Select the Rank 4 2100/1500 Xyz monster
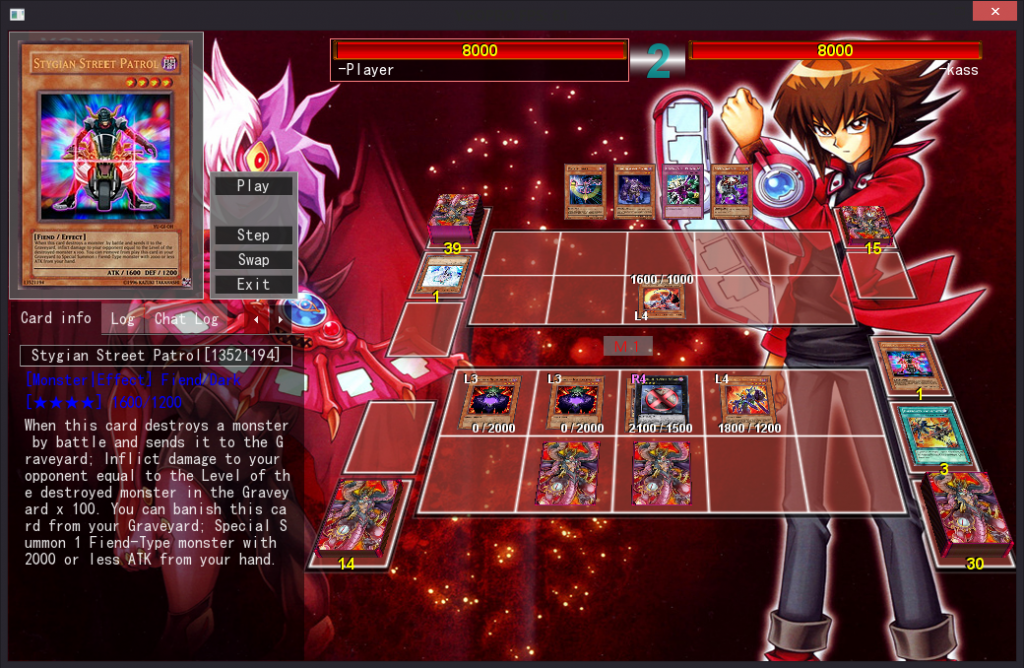The width and height of the screenshot is (1024, 668). click(x=659, y=402)
